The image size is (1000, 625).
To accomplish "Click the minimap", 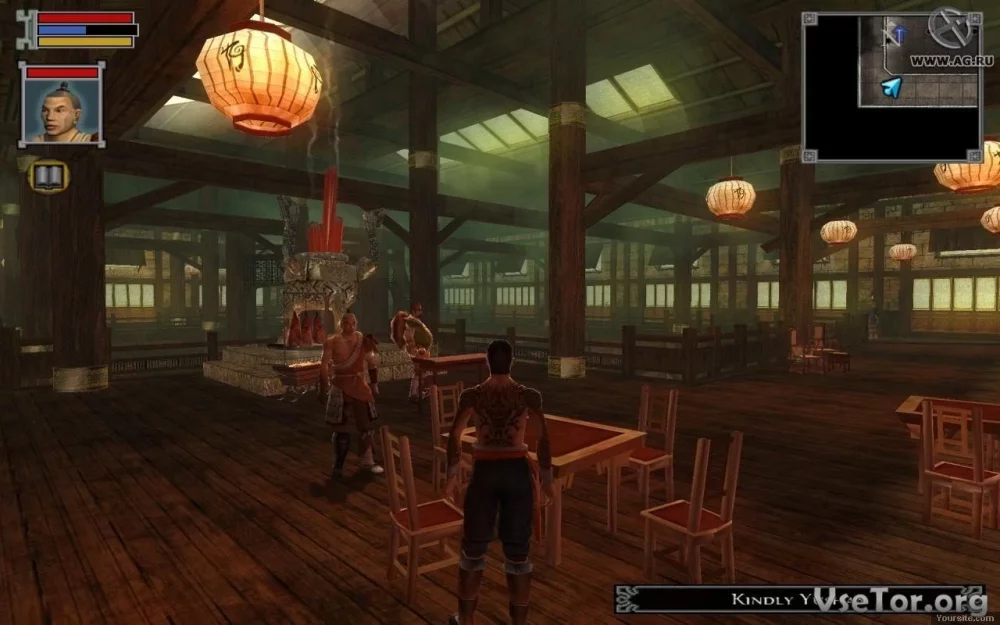I will click(892, 88).
